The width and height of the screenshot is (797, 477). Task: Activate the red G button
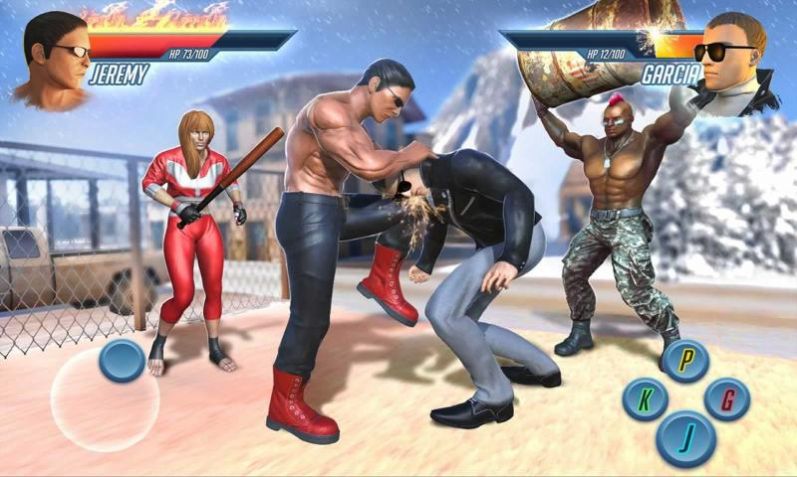click(x=727, y=399)
